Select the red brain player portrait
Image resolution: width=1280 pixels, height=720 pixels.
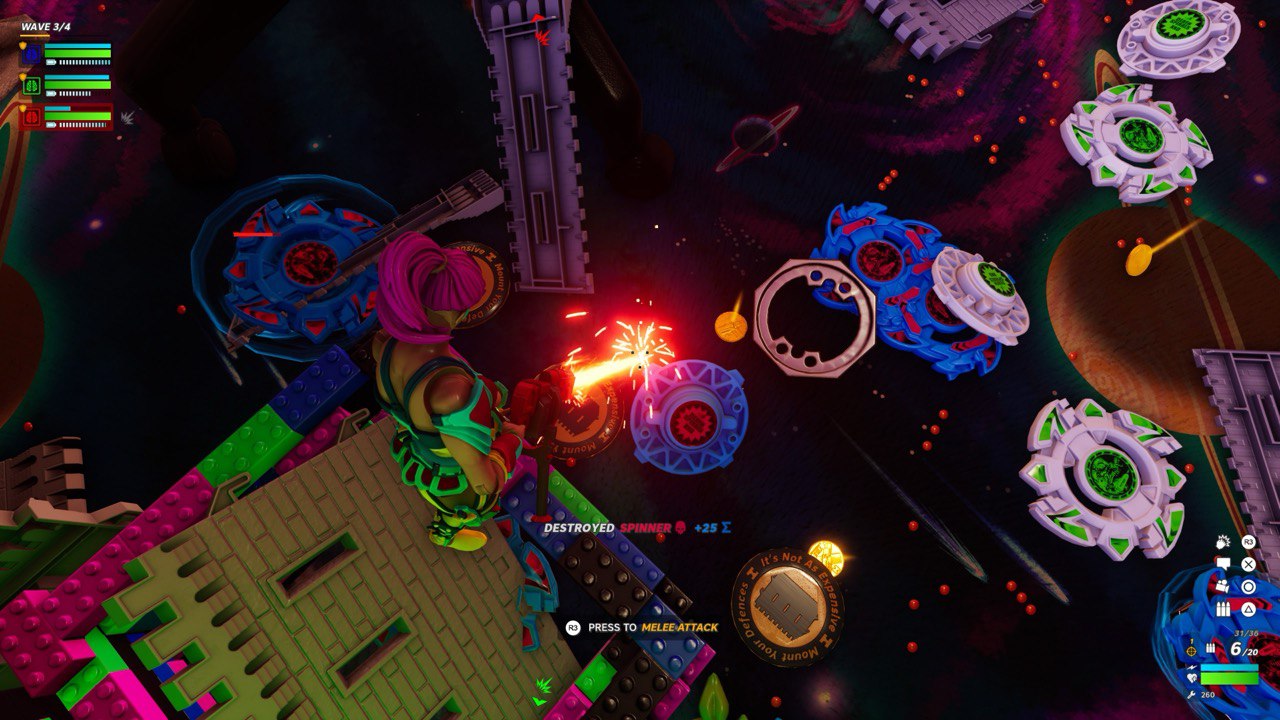31,117
